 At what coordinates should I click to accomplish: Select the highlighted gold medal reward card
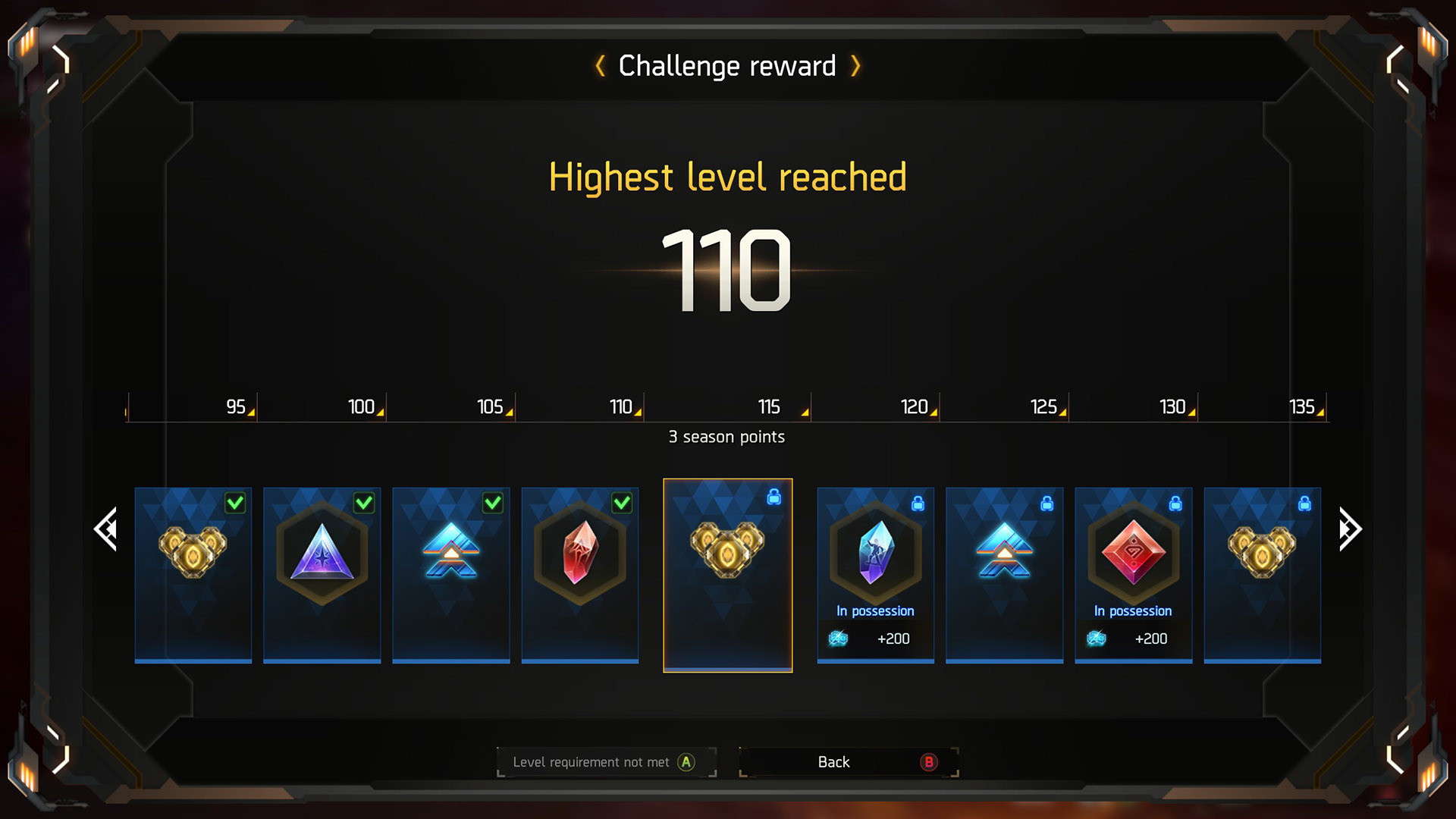click(x=727, y=574)
